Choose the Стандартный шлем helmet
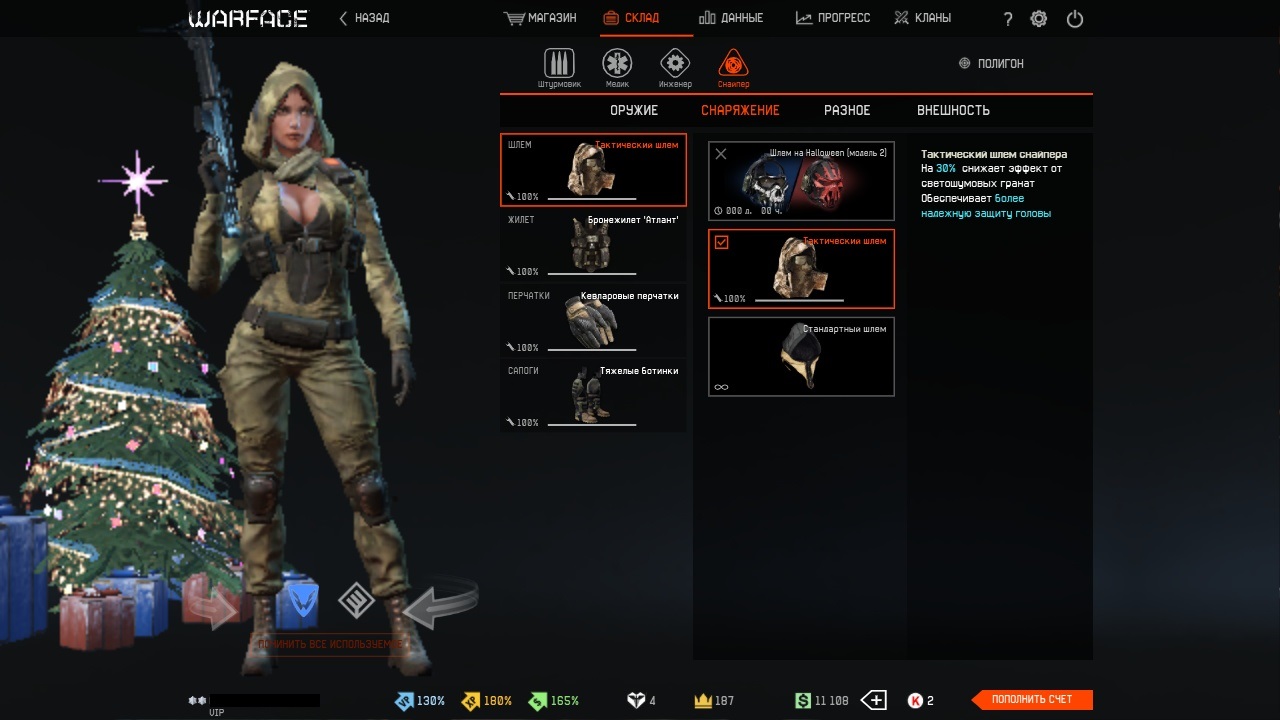The image size is (1280, 720). click(x=801, y=357)
